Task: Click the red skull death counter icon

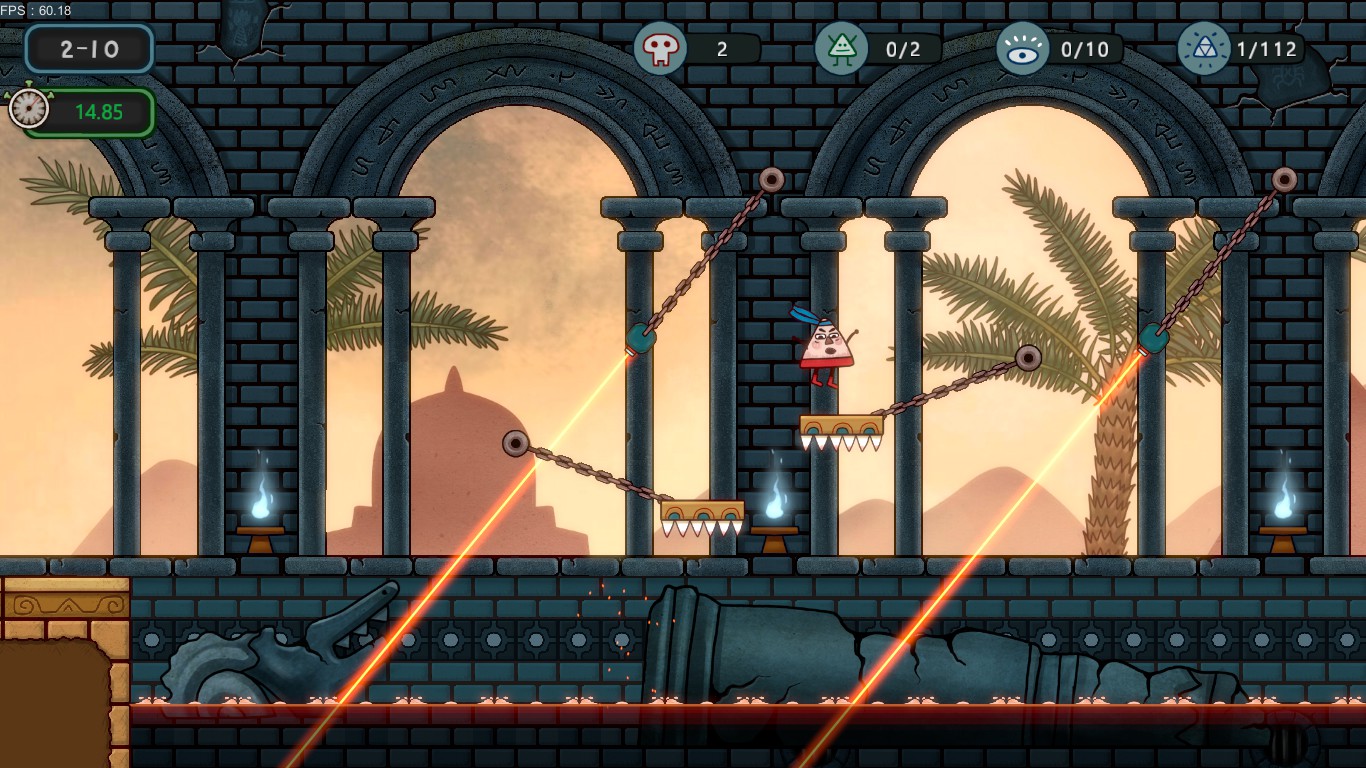Action: click(x=661, y=48)
